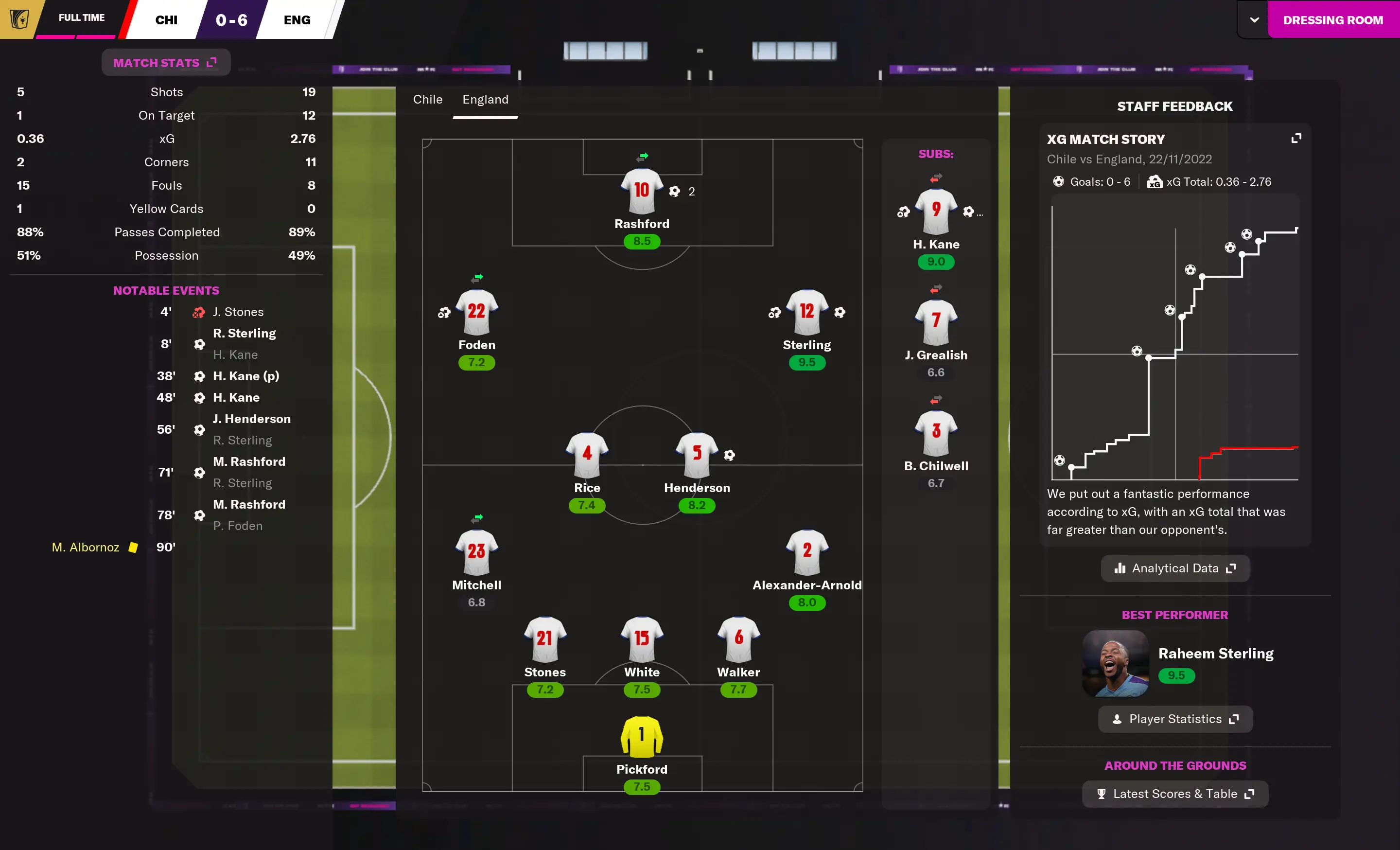Click the Match Stats expand icon
This screenshot has width=1400, height=850.
pyautogui.click(x=212, y=63)
